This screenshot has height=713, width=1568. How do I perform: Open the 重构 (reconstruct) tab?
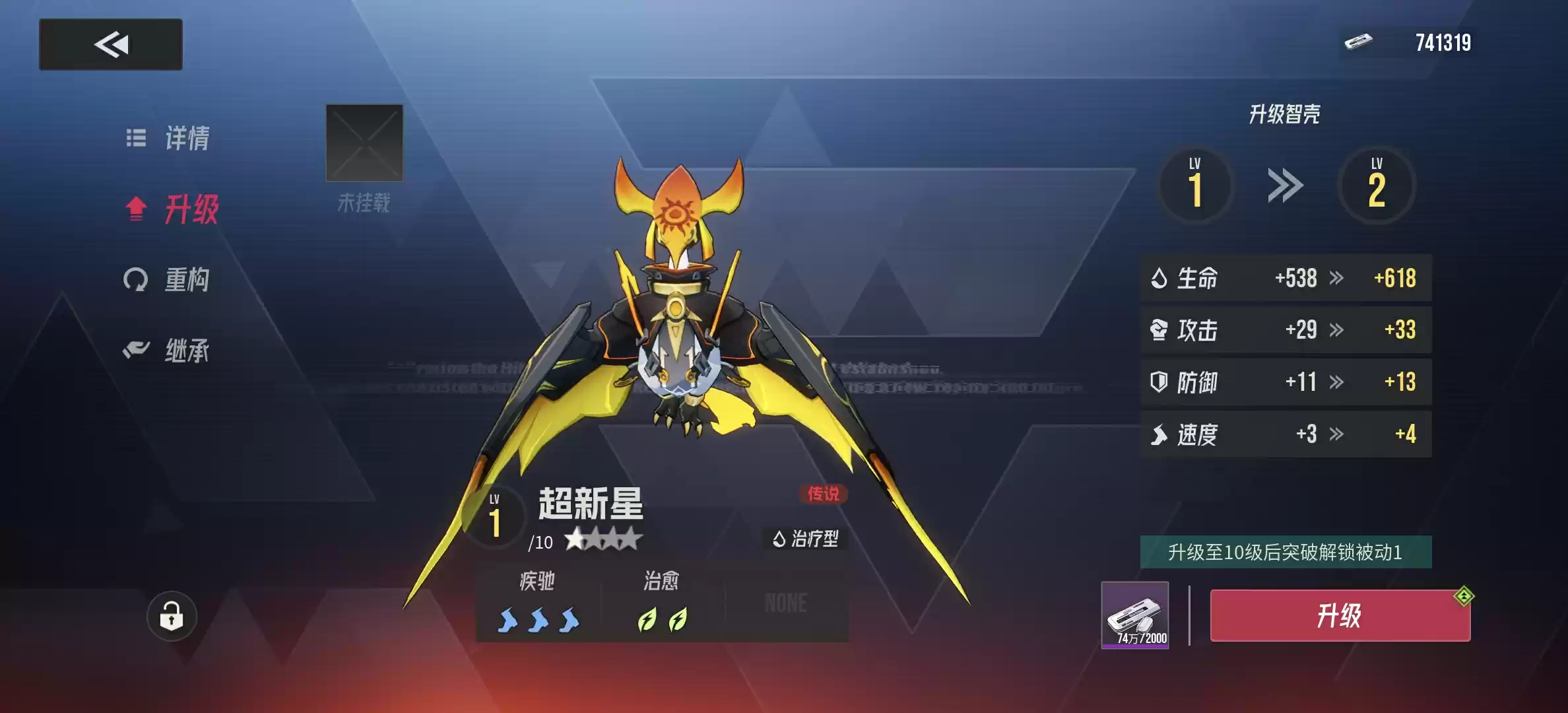(170, 280)
